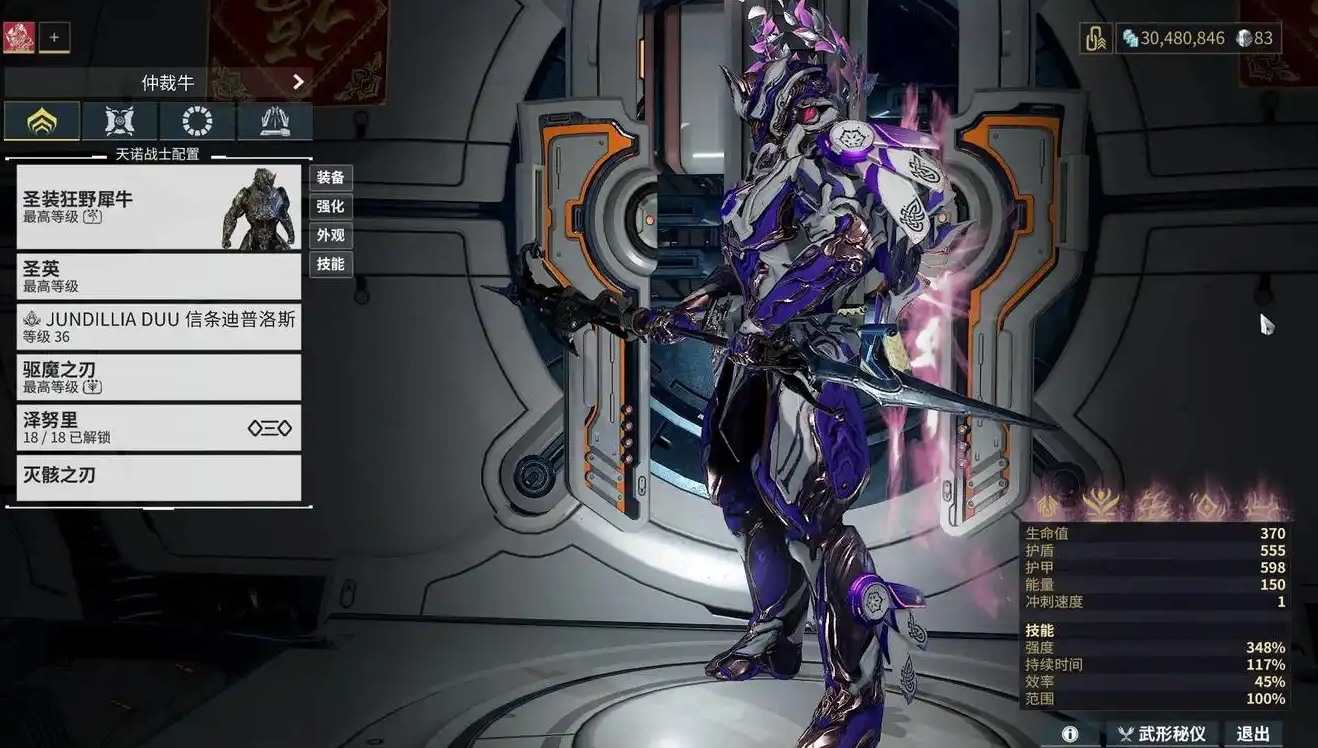Open the 强化 upgrade screen
The image size is (1318, 748).
click(330, 207)
